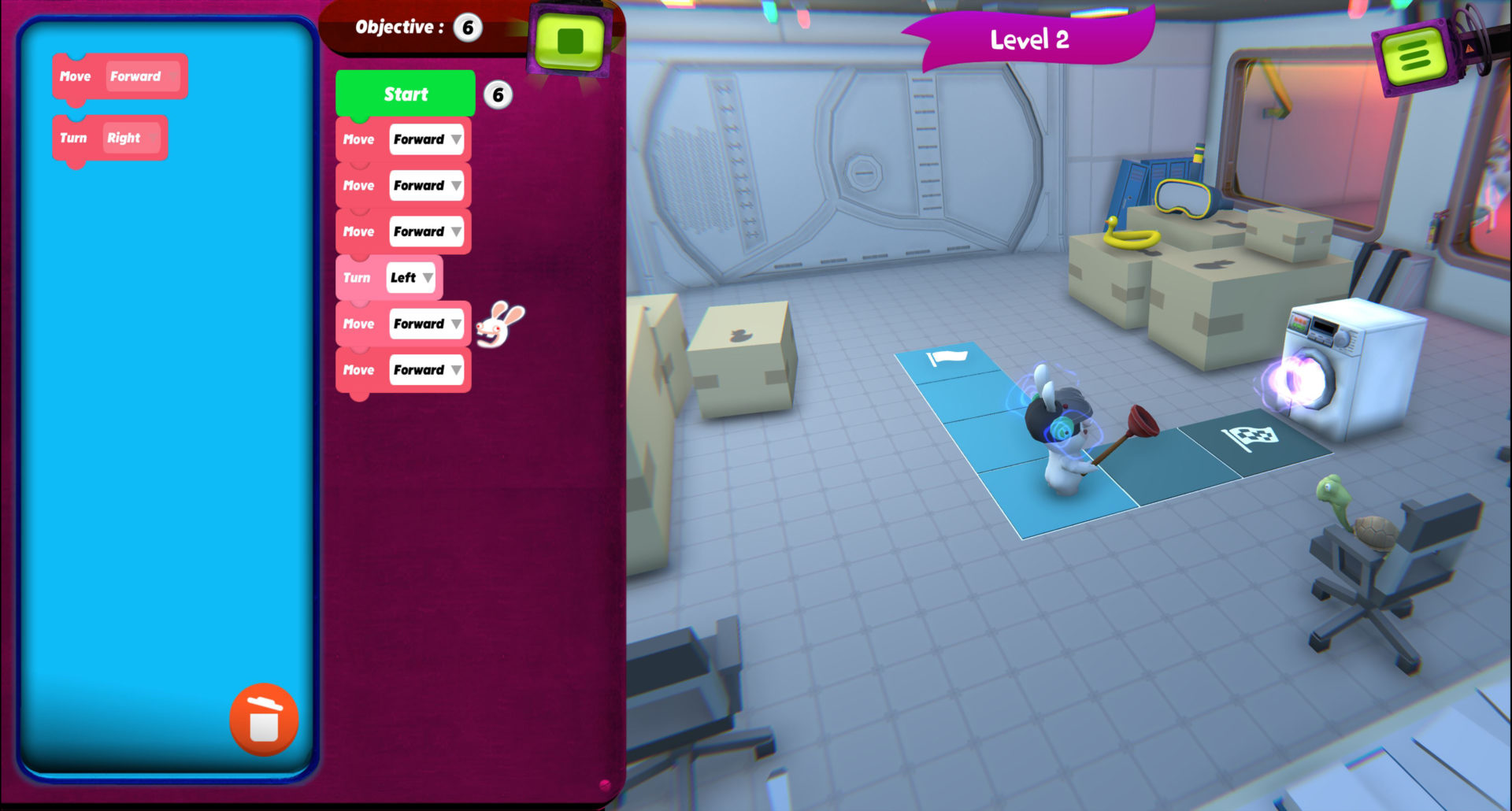
Task: Click the Level 2 banner
Action: coord(1030,39)
